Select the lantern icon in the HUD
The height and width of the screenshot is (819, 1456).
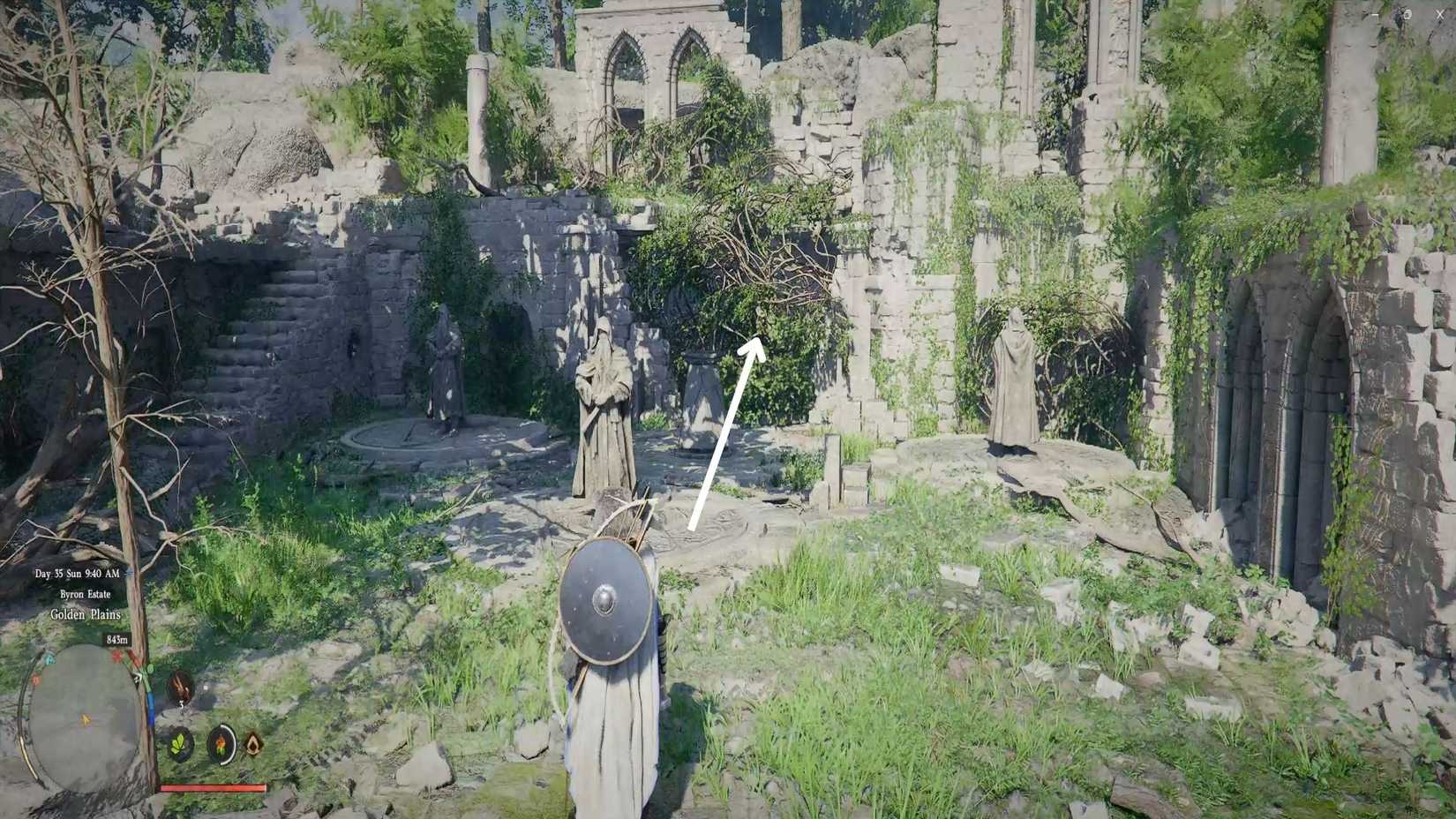pyautogui.click(x=253, y=744)
